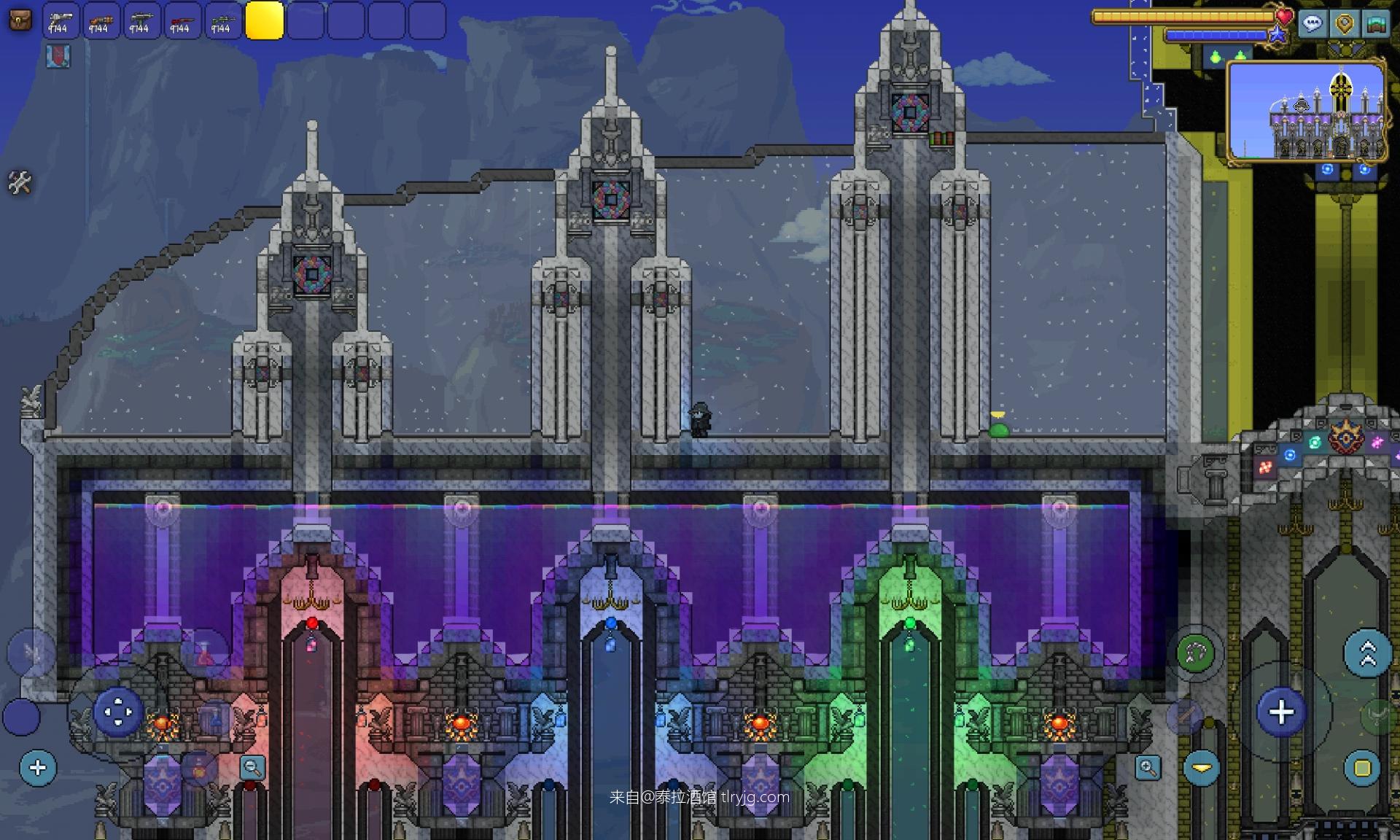Tap the highlighted yellow hotbar slot
1400x840 pixels.
click(x=264, y=20)
